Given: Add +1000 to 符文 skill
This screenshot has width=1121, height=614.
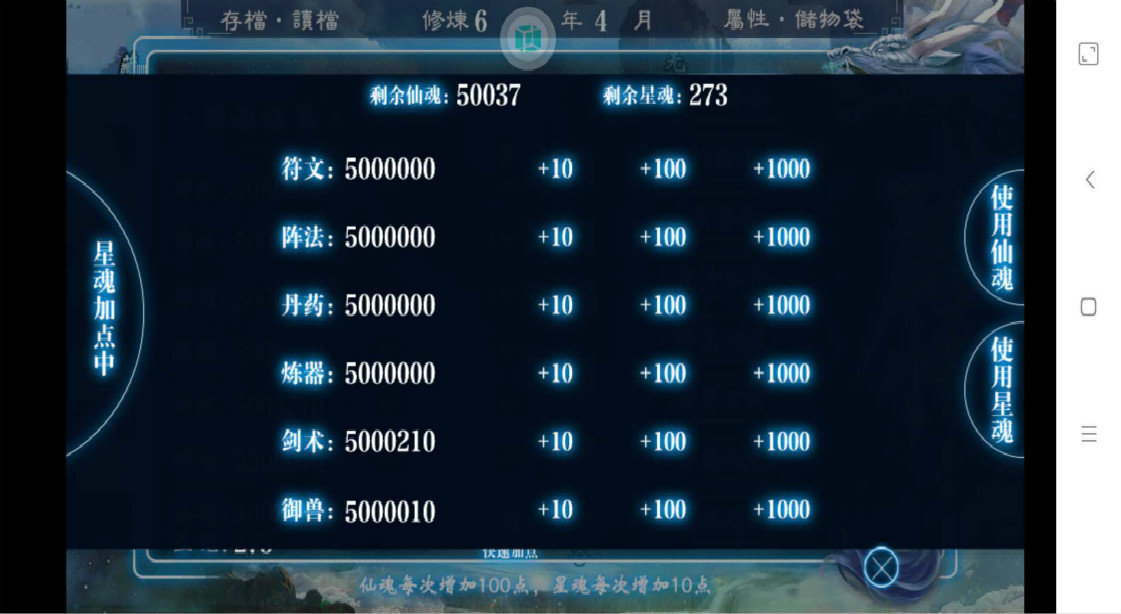Looking at the screenshot, I should [781, 169].
